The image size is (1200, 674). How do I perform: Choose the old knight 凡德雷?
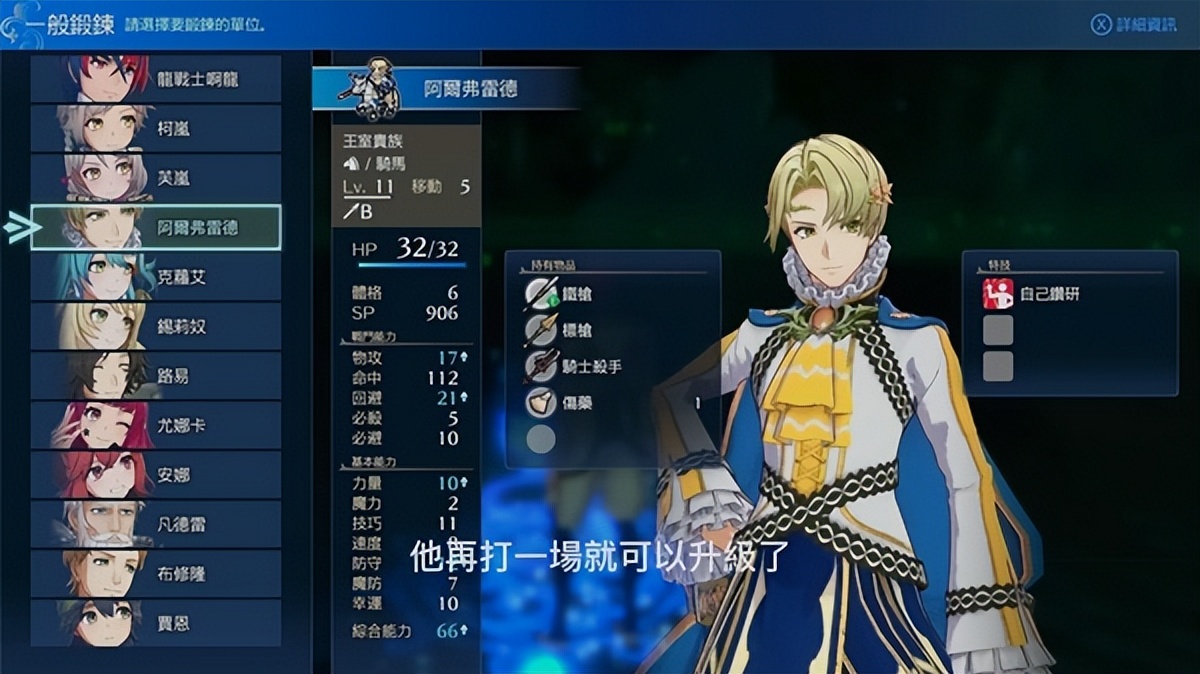tap(155, 524)
